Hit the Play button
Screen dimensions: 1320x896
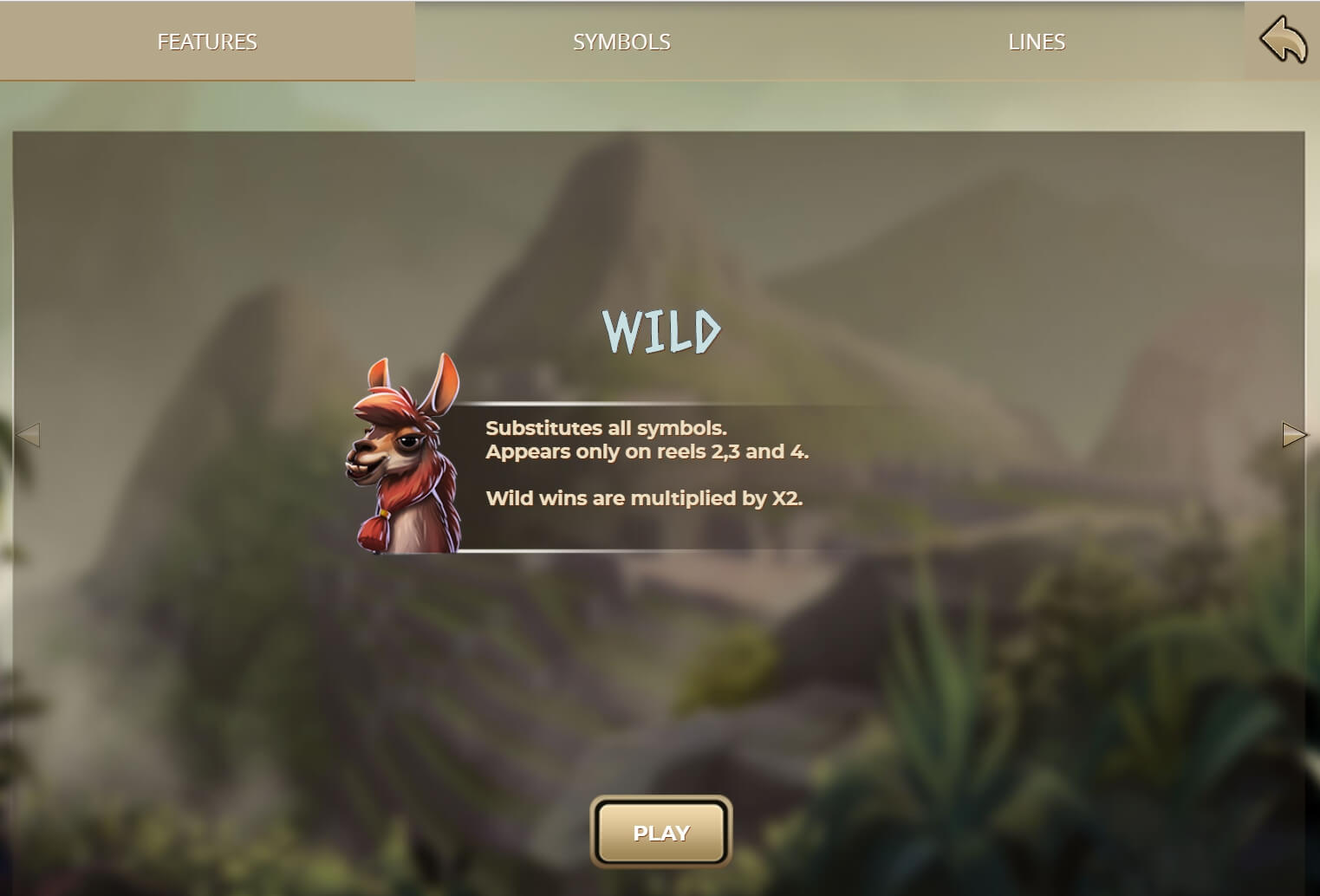tap(661, 832)
